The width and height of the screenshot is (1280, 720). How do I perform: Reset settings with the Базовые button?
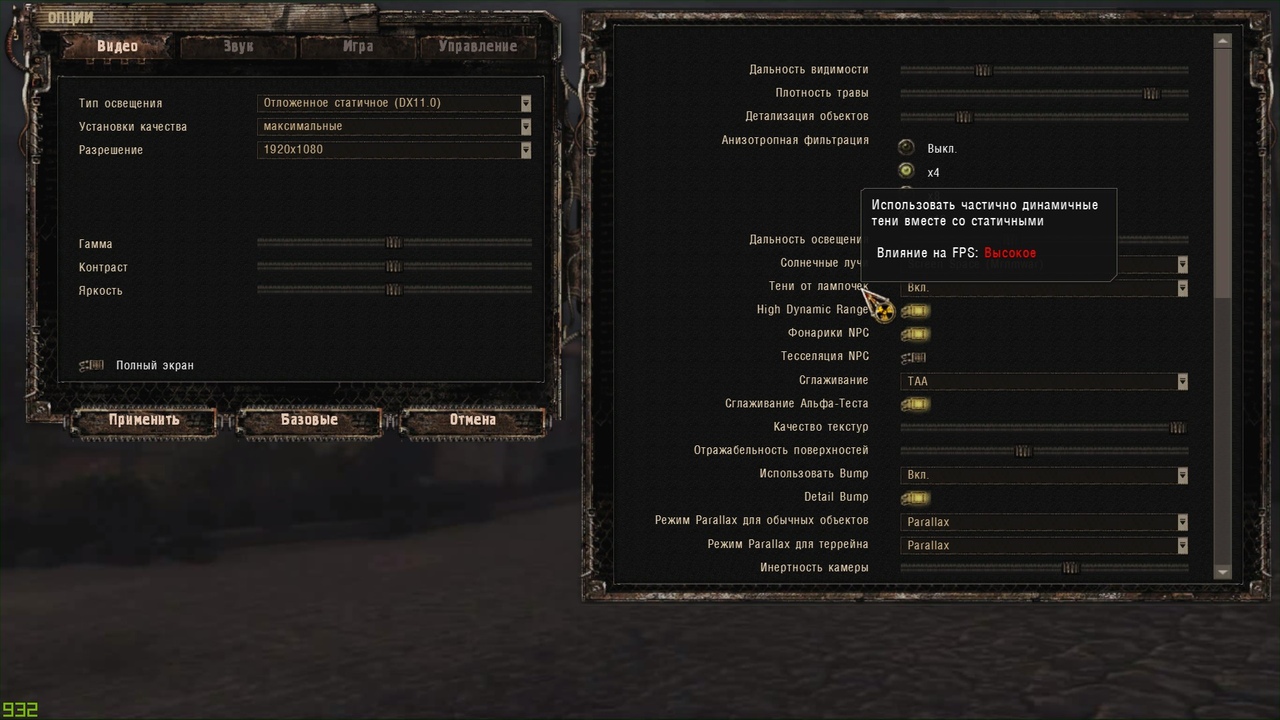click(x=309, y=420)
